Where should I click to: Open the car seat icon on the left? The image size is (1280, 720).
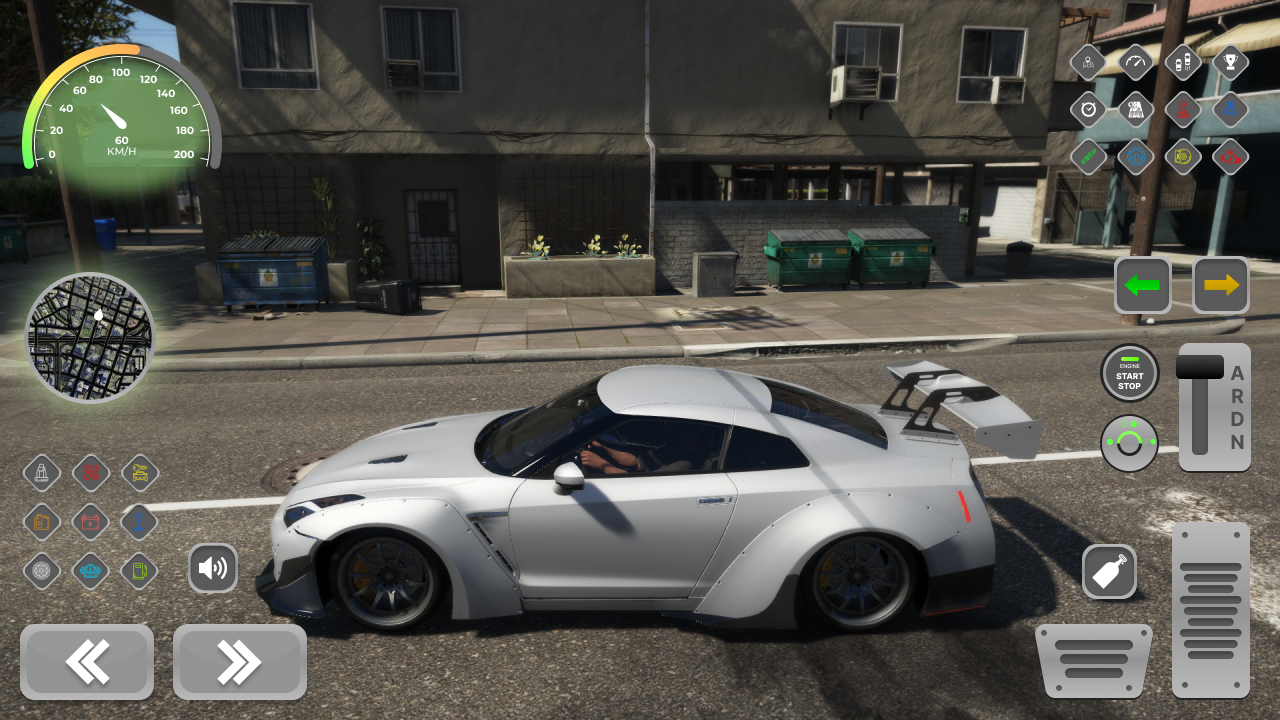[x=42, y=473]
